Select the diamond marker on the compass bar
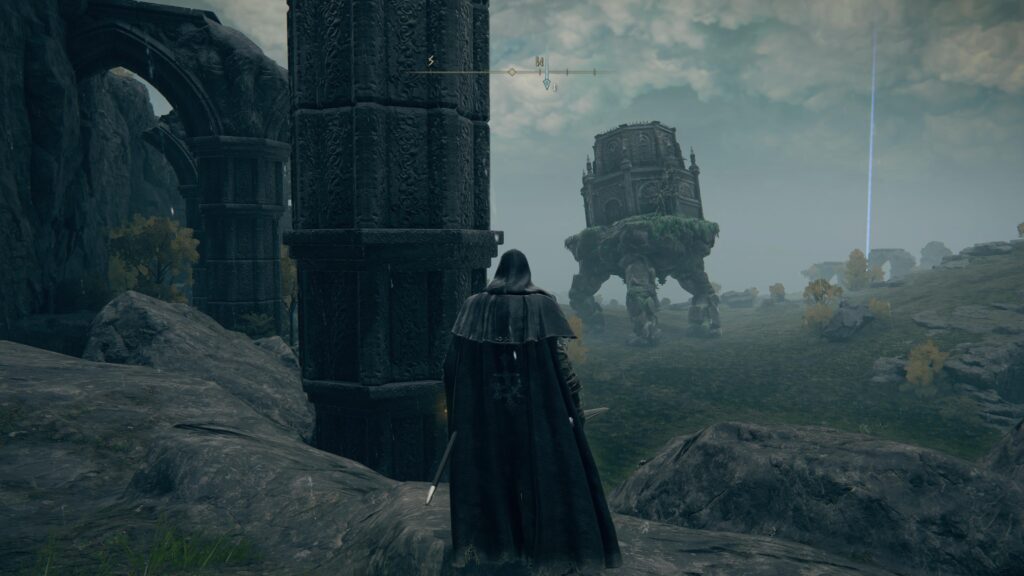Screen dimensions: 1024x576 pyautogui.click(x=512, y=72)
